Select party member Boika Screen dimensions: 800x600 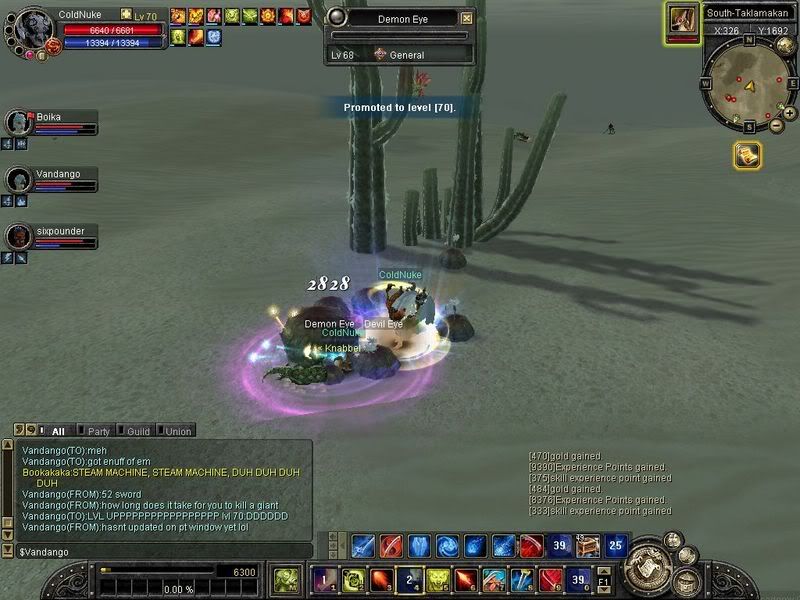pyautogui.click(x=20, y=122)
